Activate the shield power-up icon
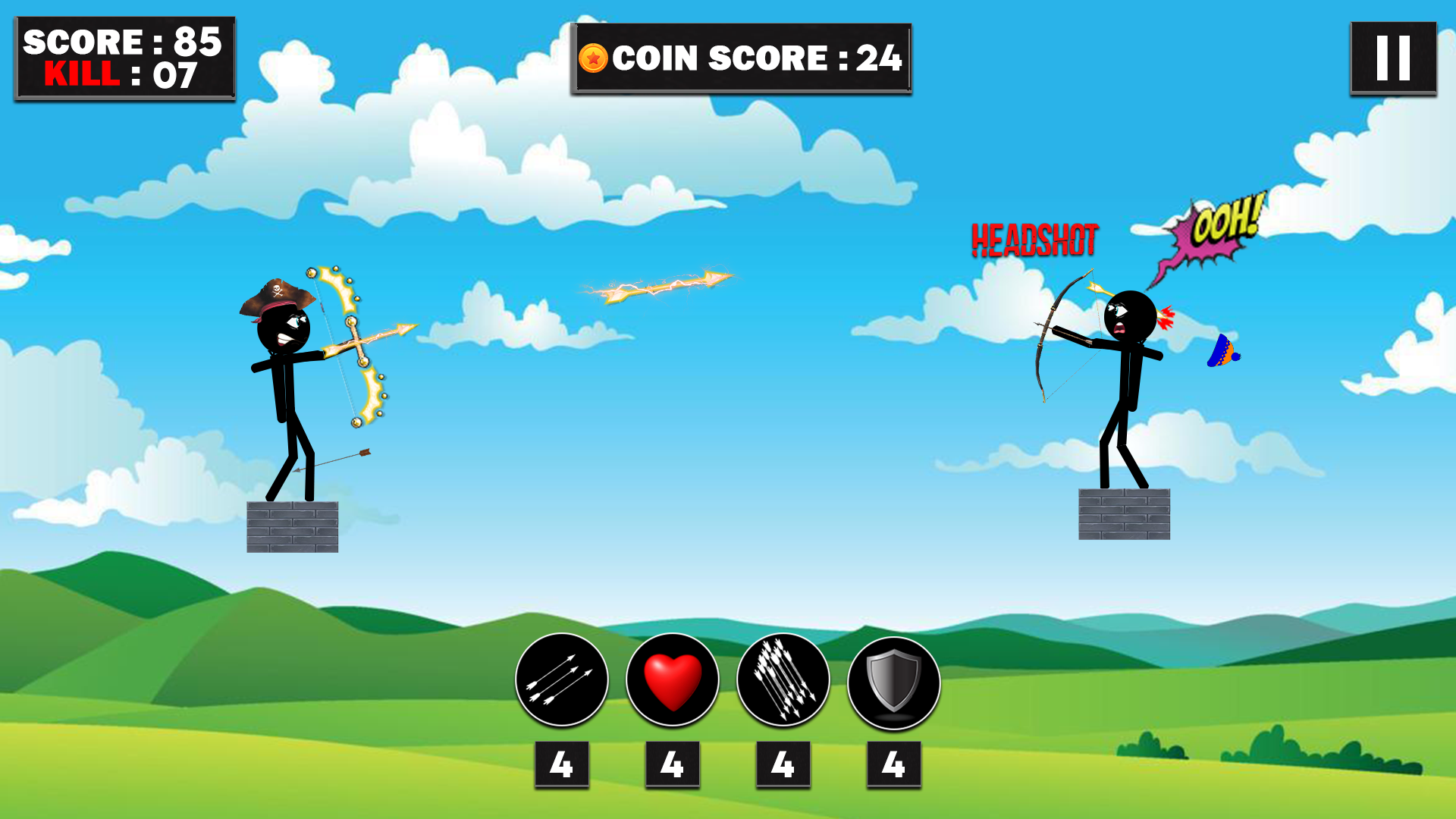 pos(893,680)
